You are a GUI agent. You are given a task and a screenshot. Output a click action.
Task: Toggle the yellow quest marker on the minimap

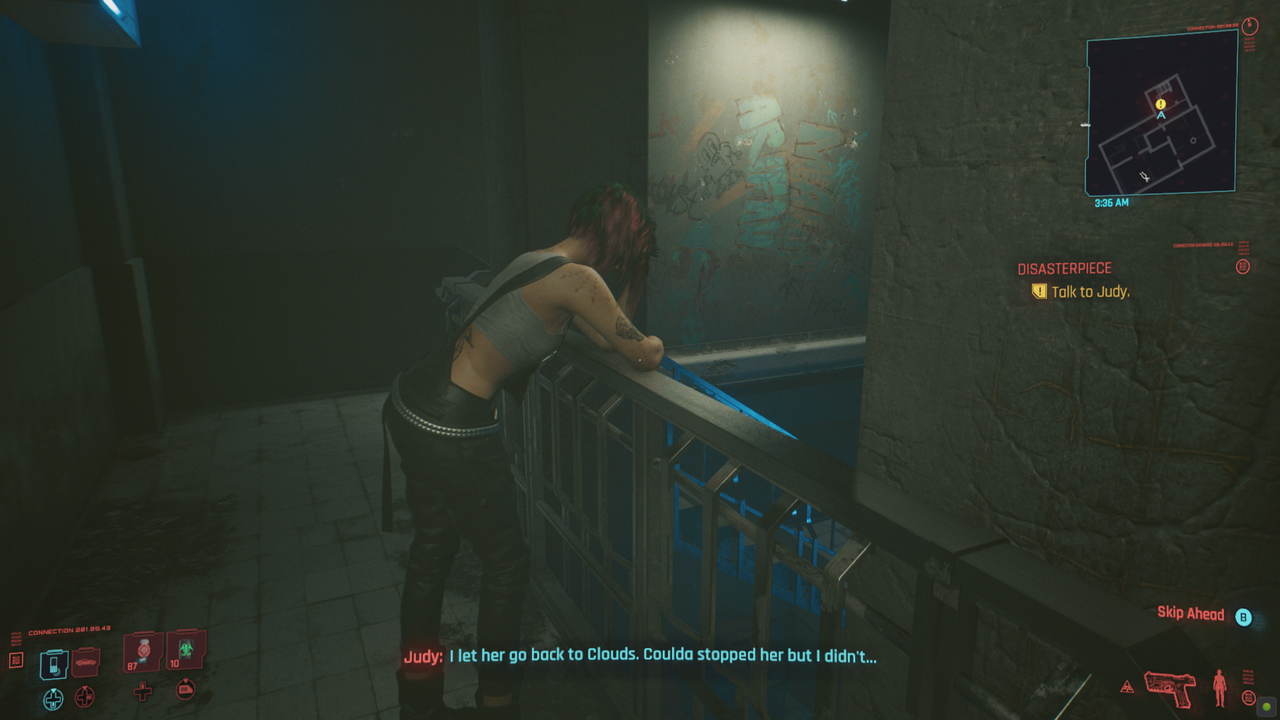[x=1159, y=103]
